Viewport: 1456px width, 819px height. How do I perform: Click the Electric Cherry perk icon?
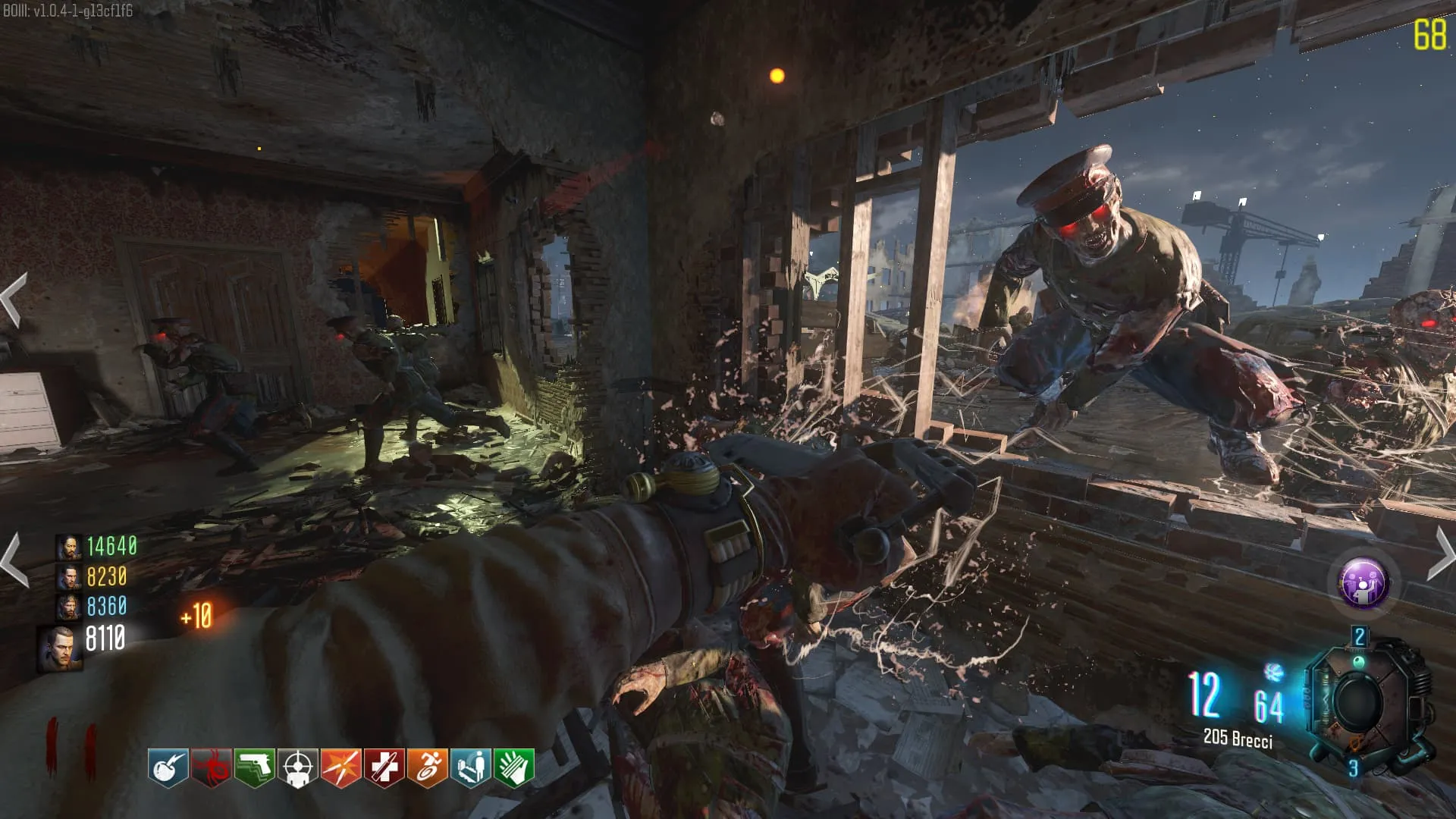point(168,768)
